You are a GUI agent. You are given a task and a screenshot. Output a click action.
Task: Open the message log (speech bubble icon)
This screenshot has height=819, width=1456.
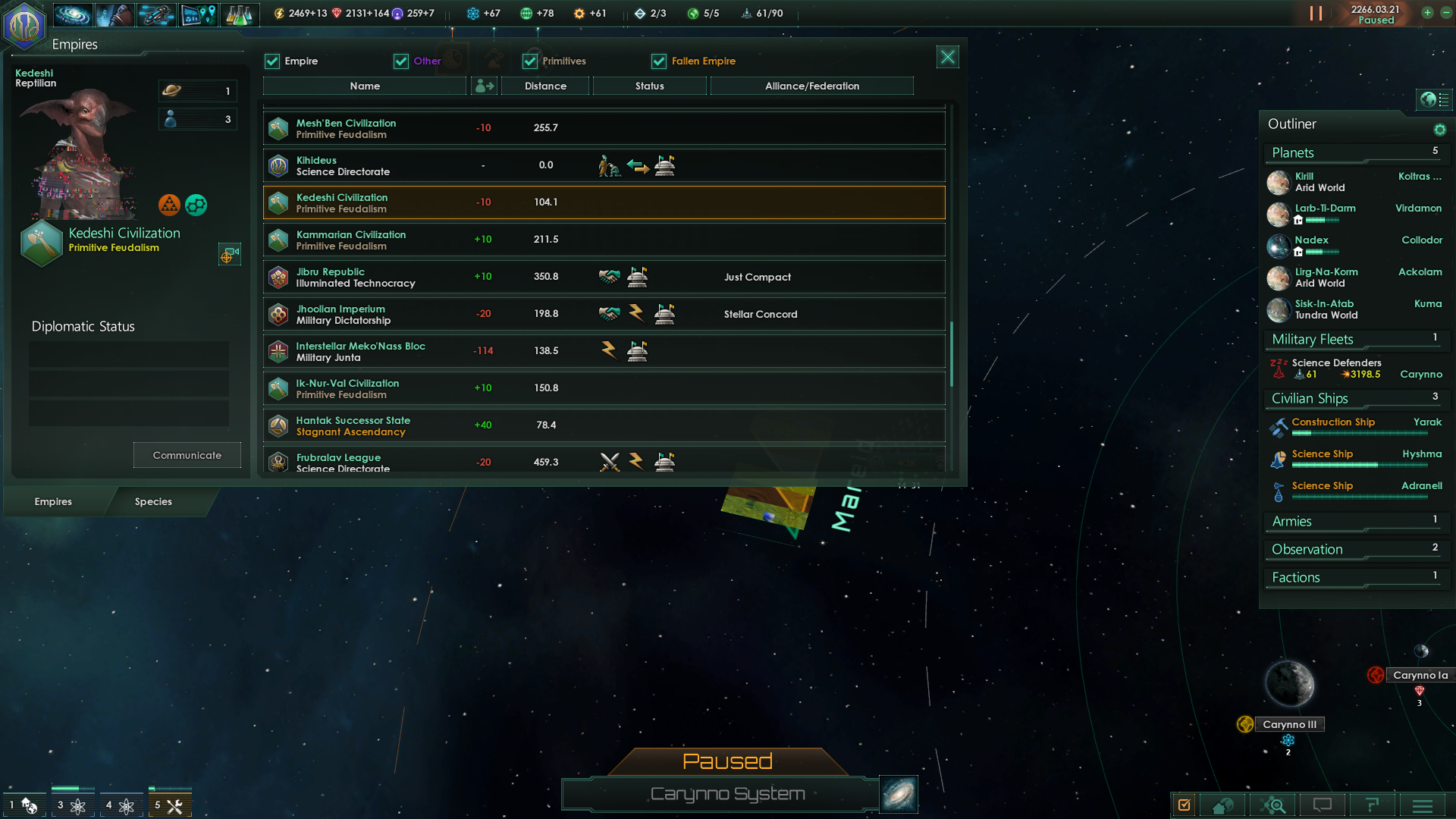click(1323, 805)
